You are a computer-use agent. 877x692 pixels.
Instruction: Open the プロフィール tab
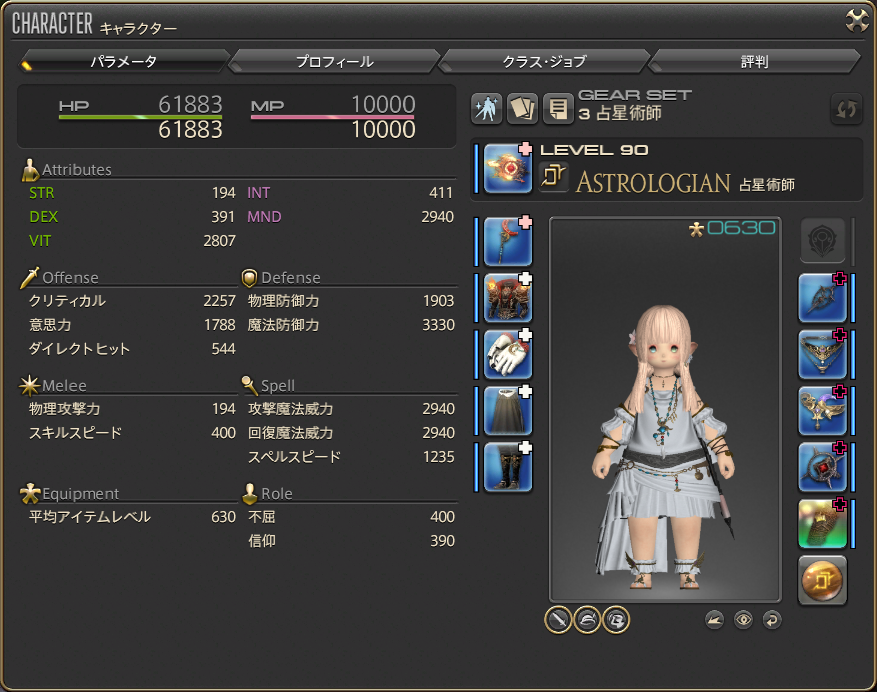[x=334, y=62]
